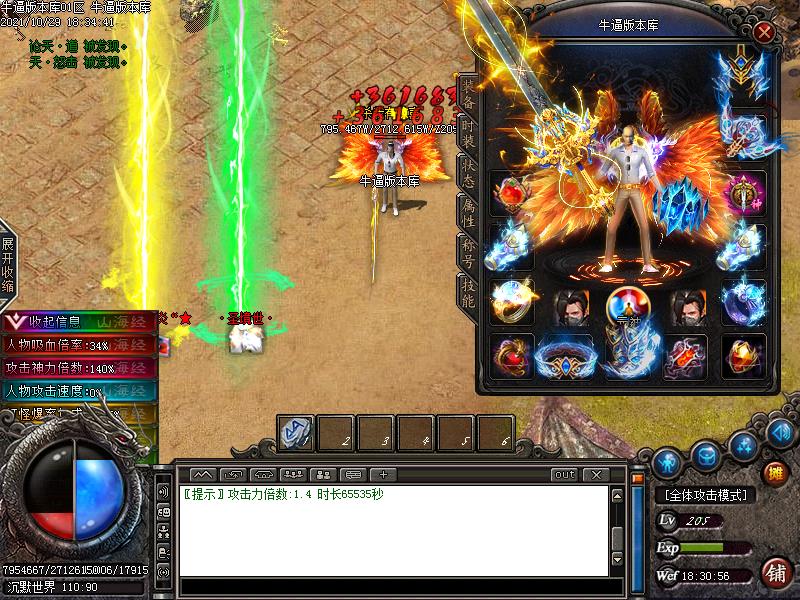
Task: Open the 状态 status tab
Action: [468, 173]
